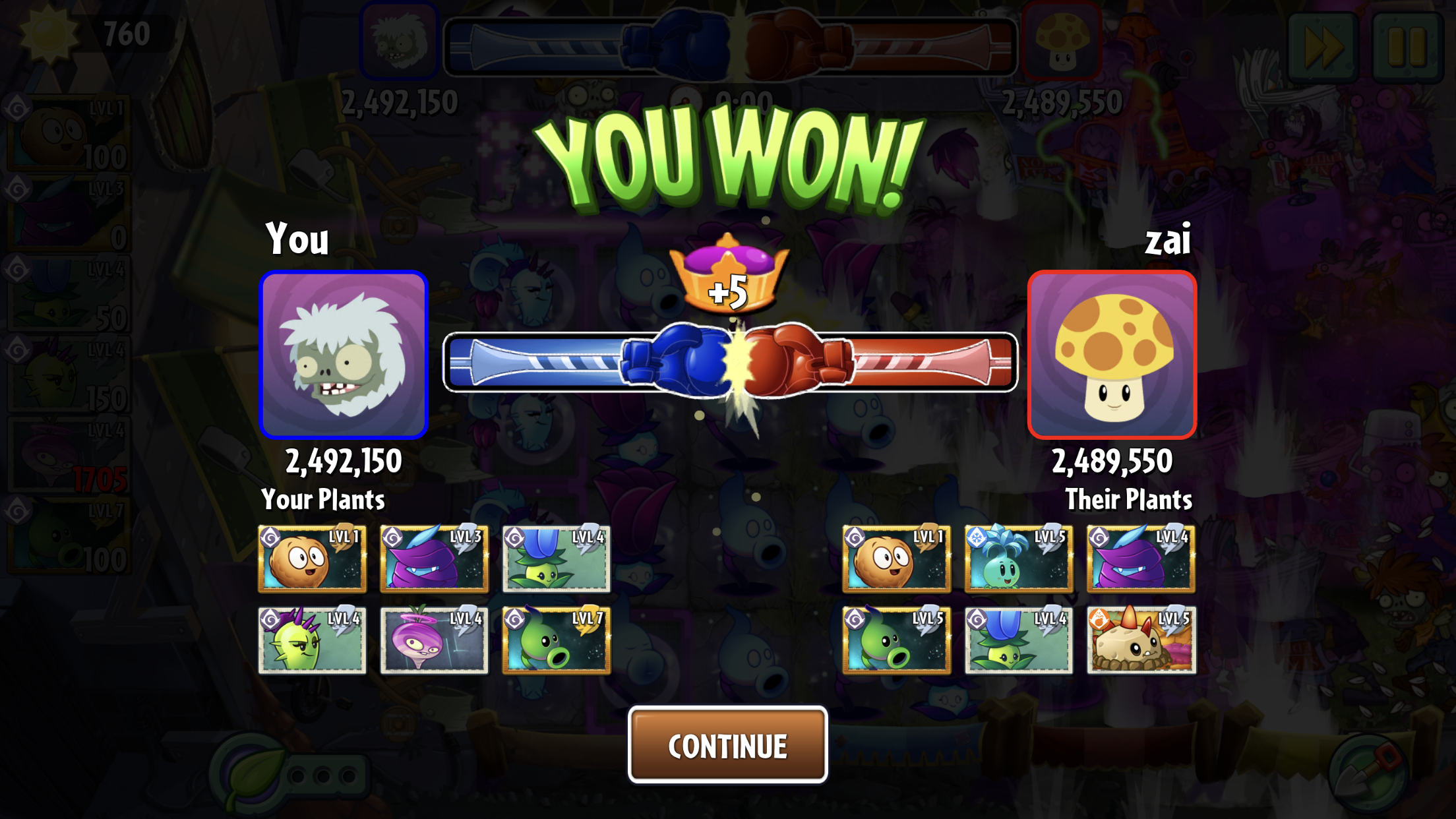1456x819 pixels.
Task: Select your LVL 7 Peashooter card
Action: [x=556, y=640]
